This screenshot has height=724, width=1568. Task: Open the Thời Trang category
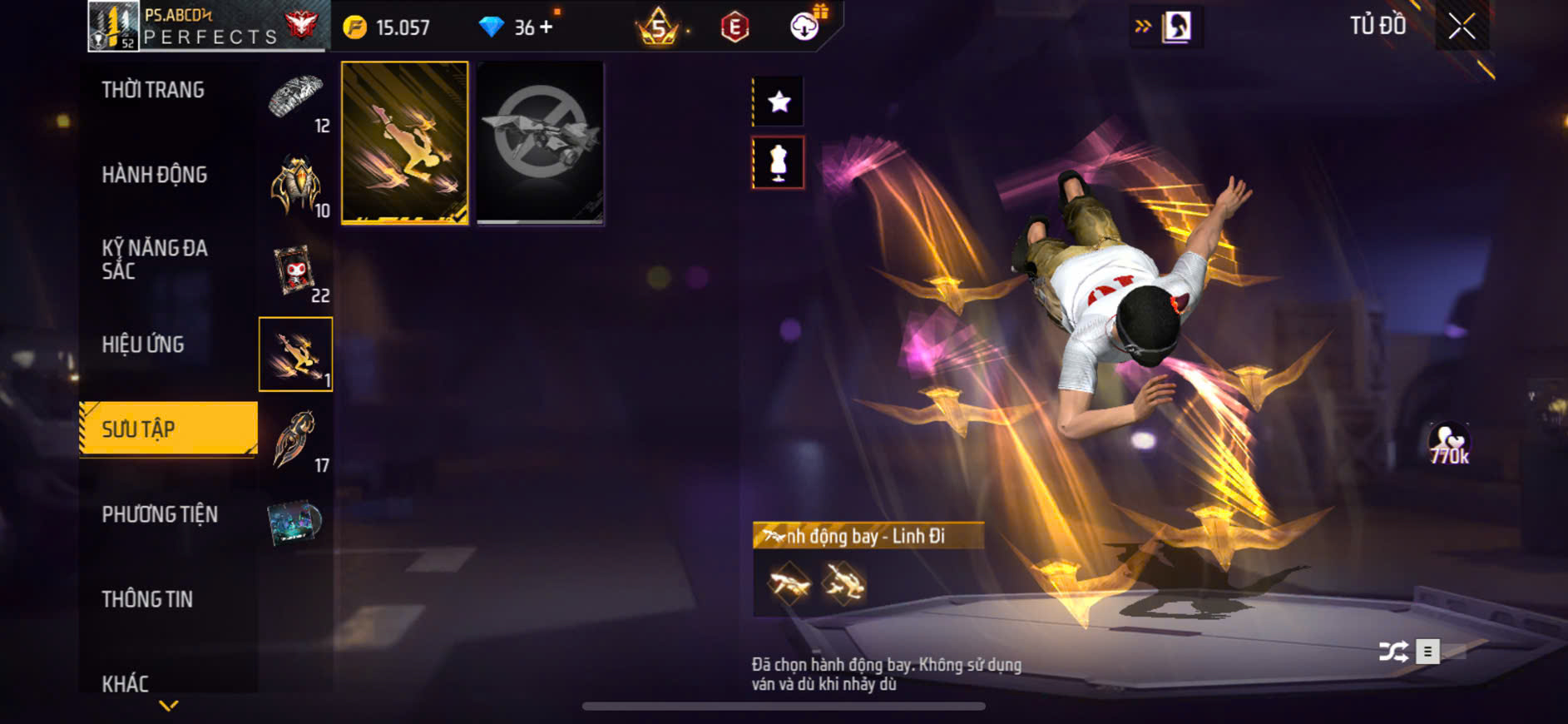[x=153, y=90]
